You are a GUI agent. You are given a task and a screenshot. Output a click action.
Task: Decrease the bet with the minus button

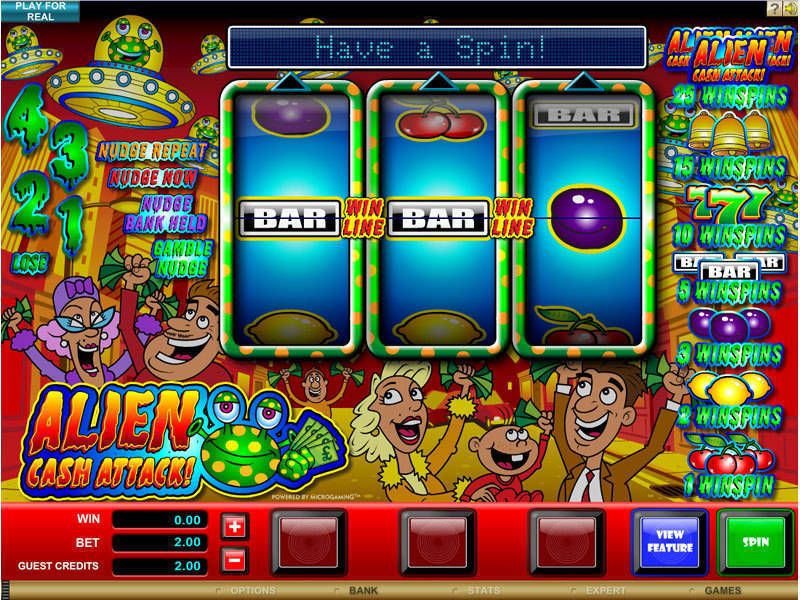[235, 560]
